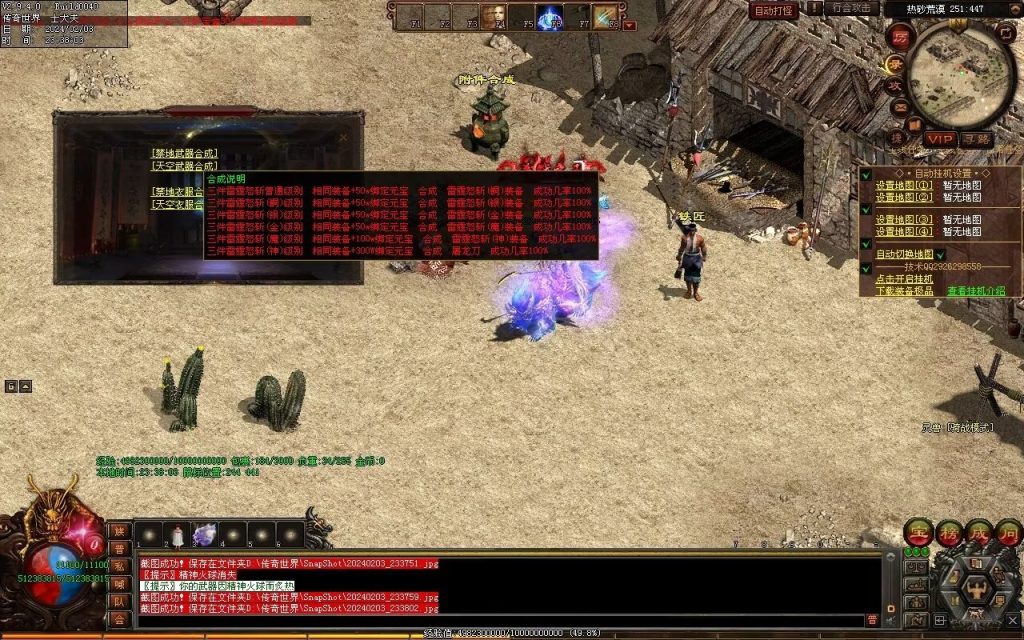Open the 下载装备极品 link
Viewport: 1024px width, 640px height.
point(904,291)
